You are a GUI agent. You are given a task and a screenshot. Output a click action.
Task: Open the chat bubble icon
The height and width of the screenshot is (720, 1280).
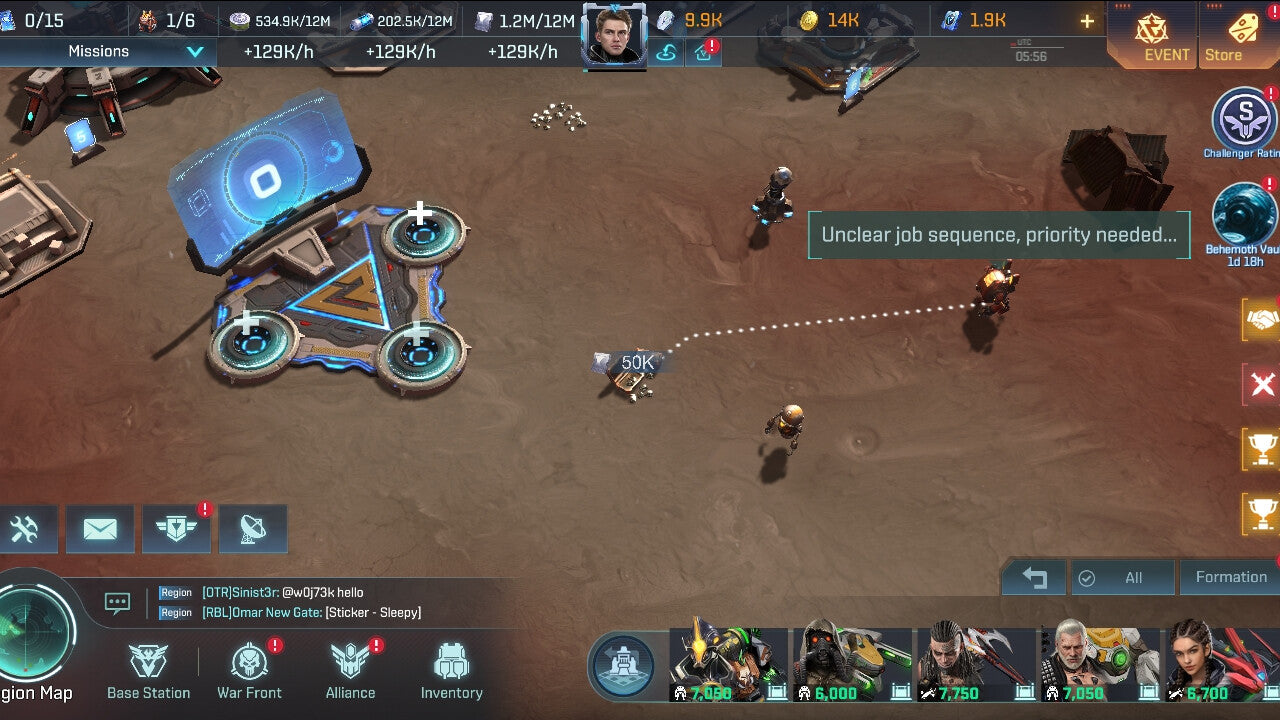118,602
